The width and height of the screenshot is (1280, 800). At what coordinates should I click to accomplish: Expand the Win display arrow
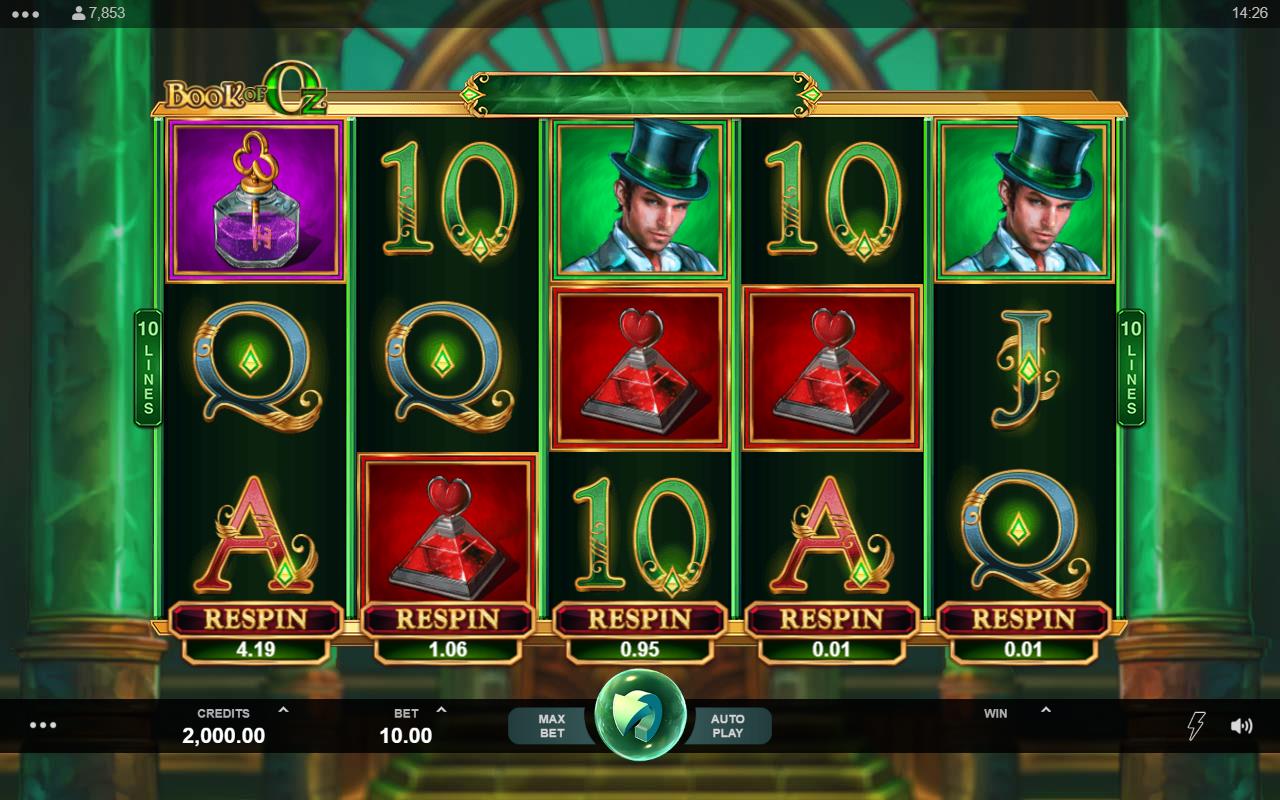click(x=1045, y=711)
